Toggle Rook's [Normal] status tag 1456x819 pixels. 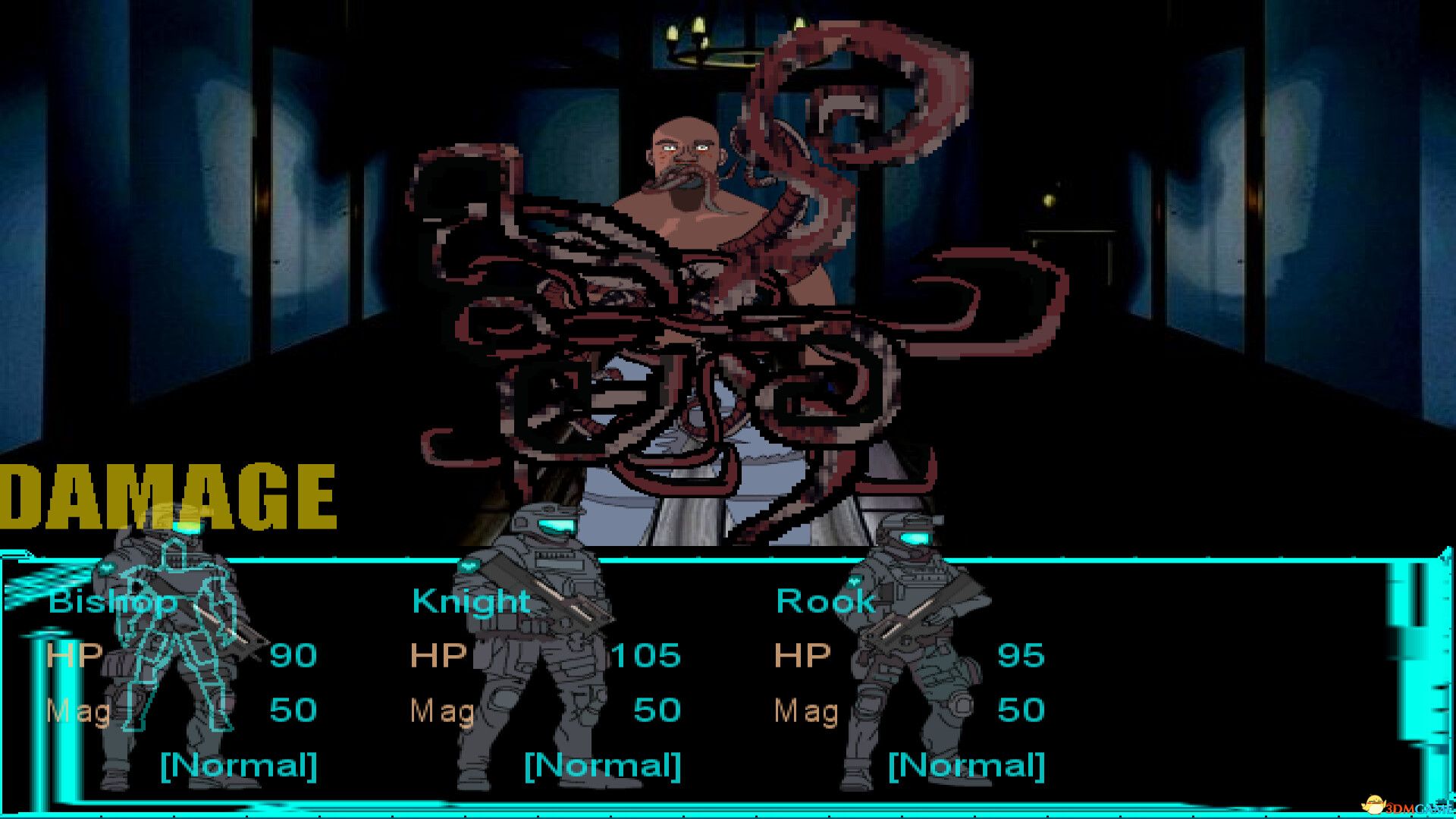pyautogui.click(x=968, y=766)
